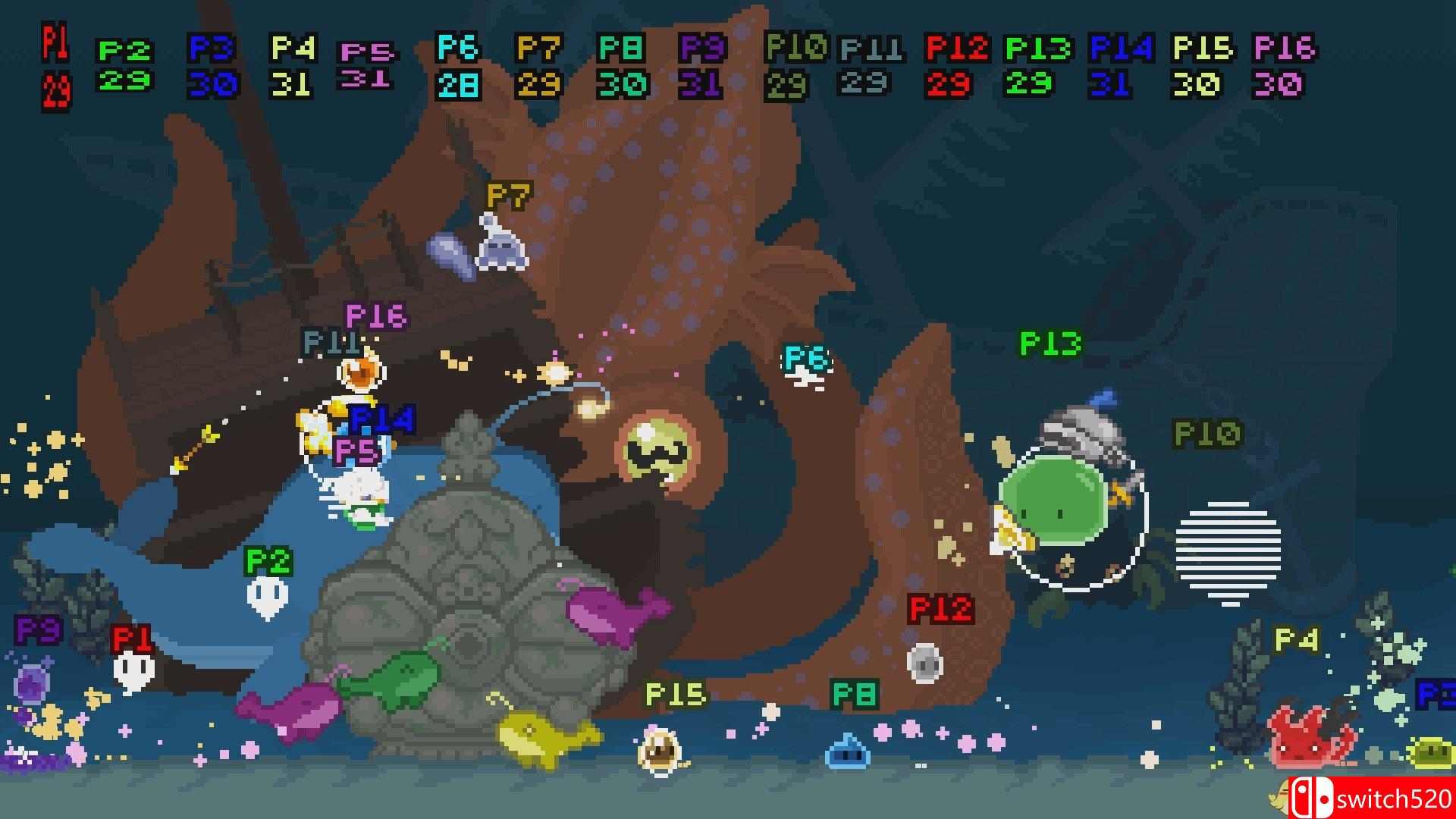Select the P7 octopus sprite near the shipwreck
This screenshot has height=819, width=1456.
point(500,250)
